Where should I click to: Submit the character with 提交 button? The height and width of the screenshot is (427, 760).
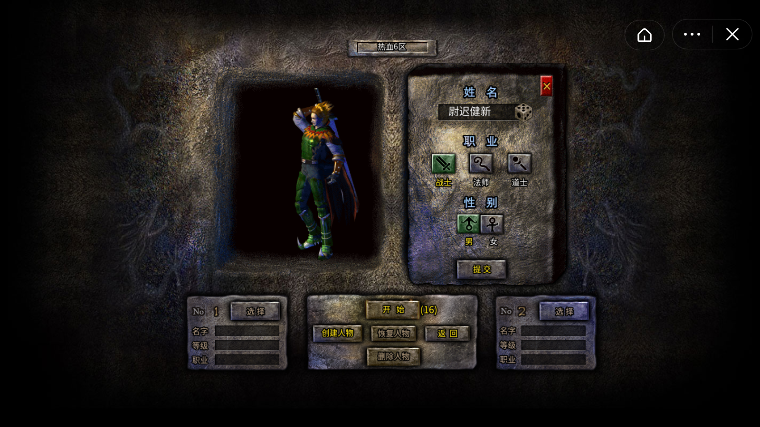[481, 269]
